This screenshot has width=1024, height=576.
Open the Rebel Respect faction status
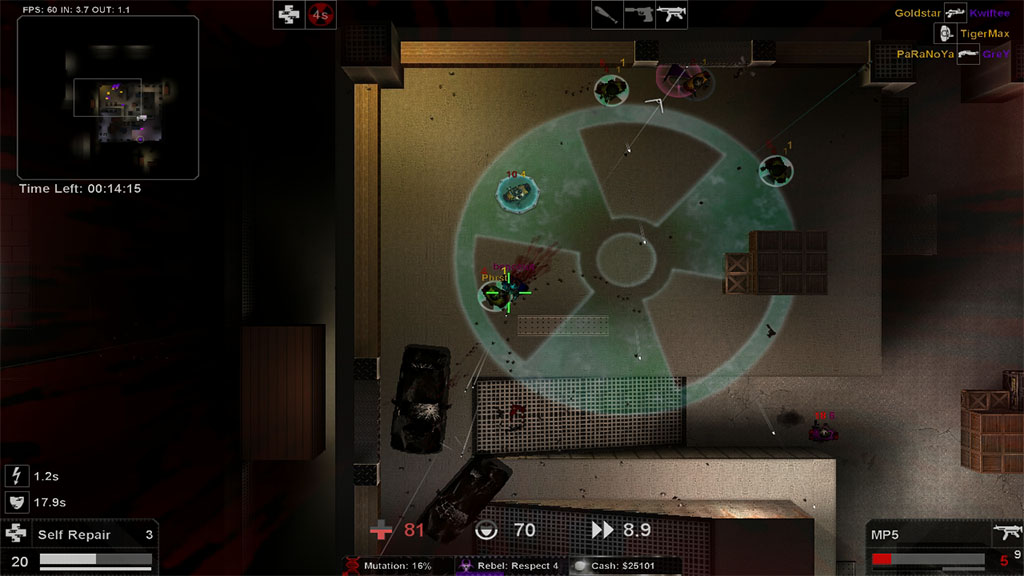510,566
